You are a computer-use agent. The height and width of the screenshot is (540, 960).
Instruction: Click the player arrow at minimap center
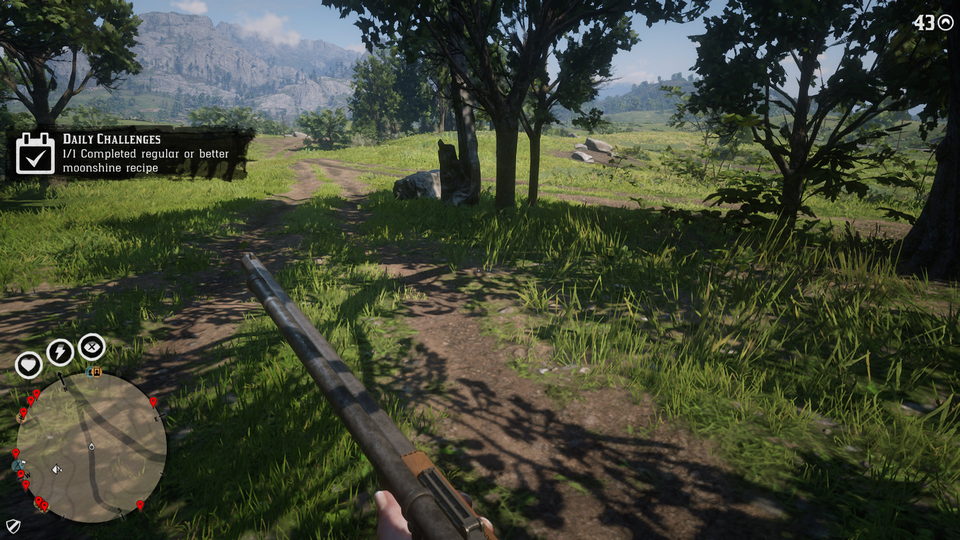click(x=92, y=446)
